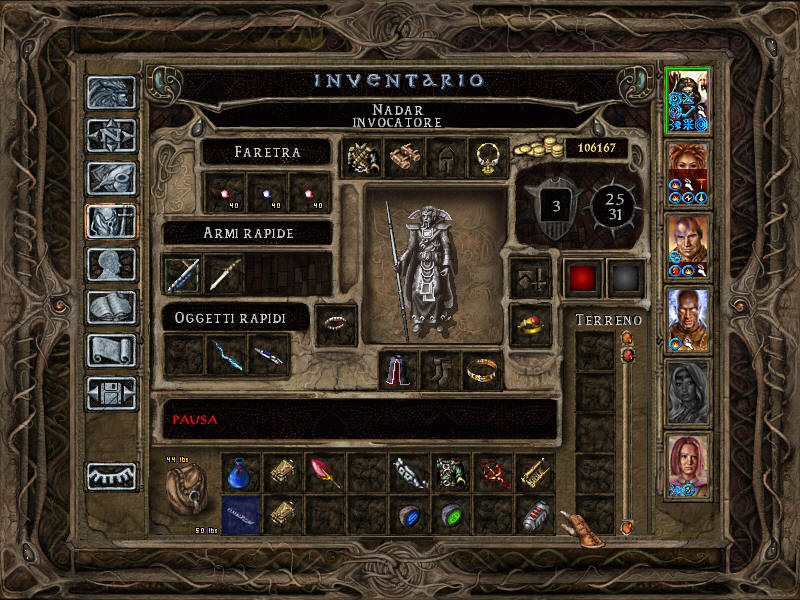Select the lightning wand quick item

click(226, 355)
